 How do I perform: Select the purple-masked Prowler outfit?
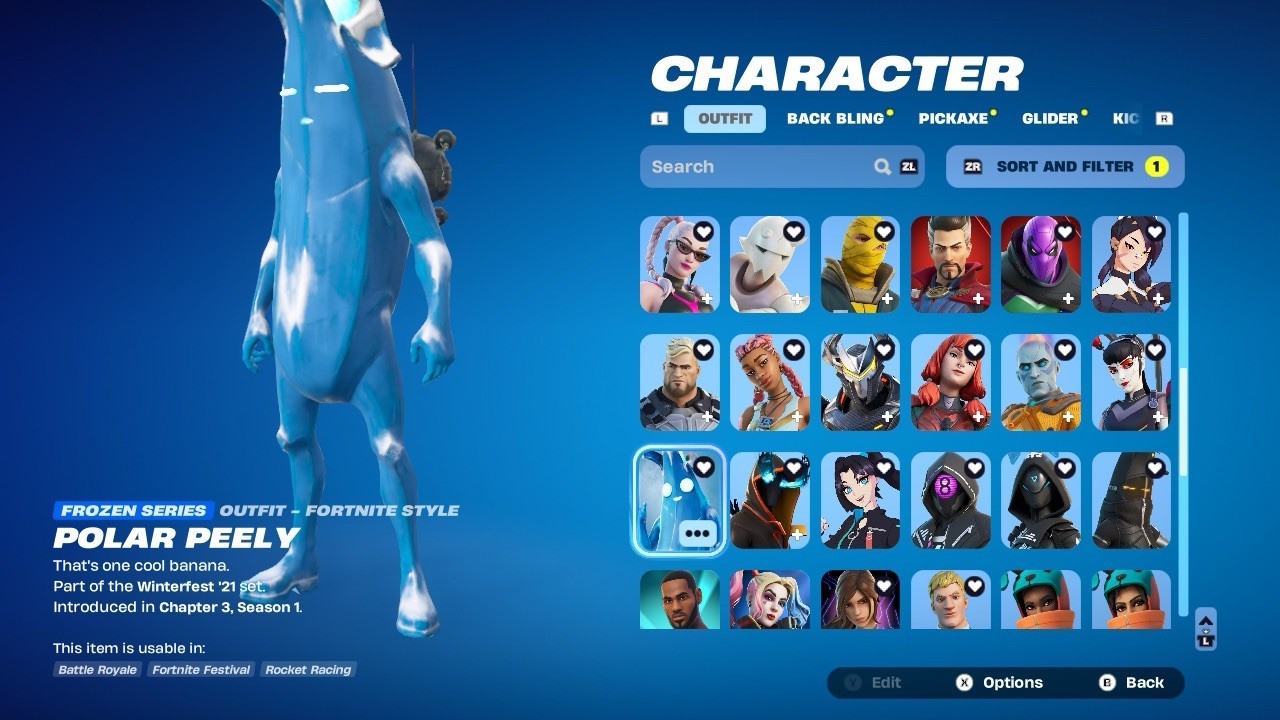(x=1040, y=265)
